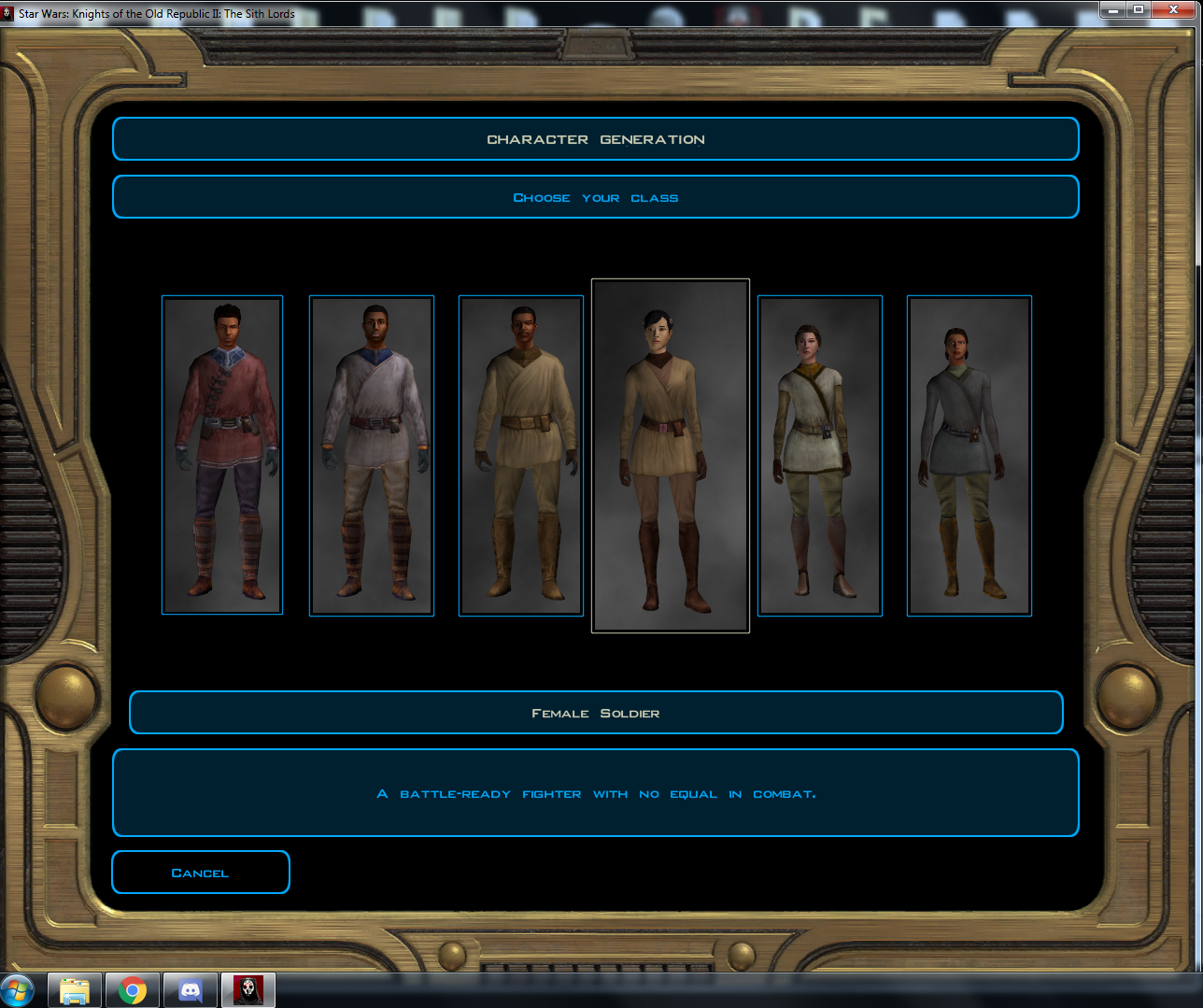Choose the female character in white vest
Viewport: 1203px width, 1008px height.
click(820, 455)
